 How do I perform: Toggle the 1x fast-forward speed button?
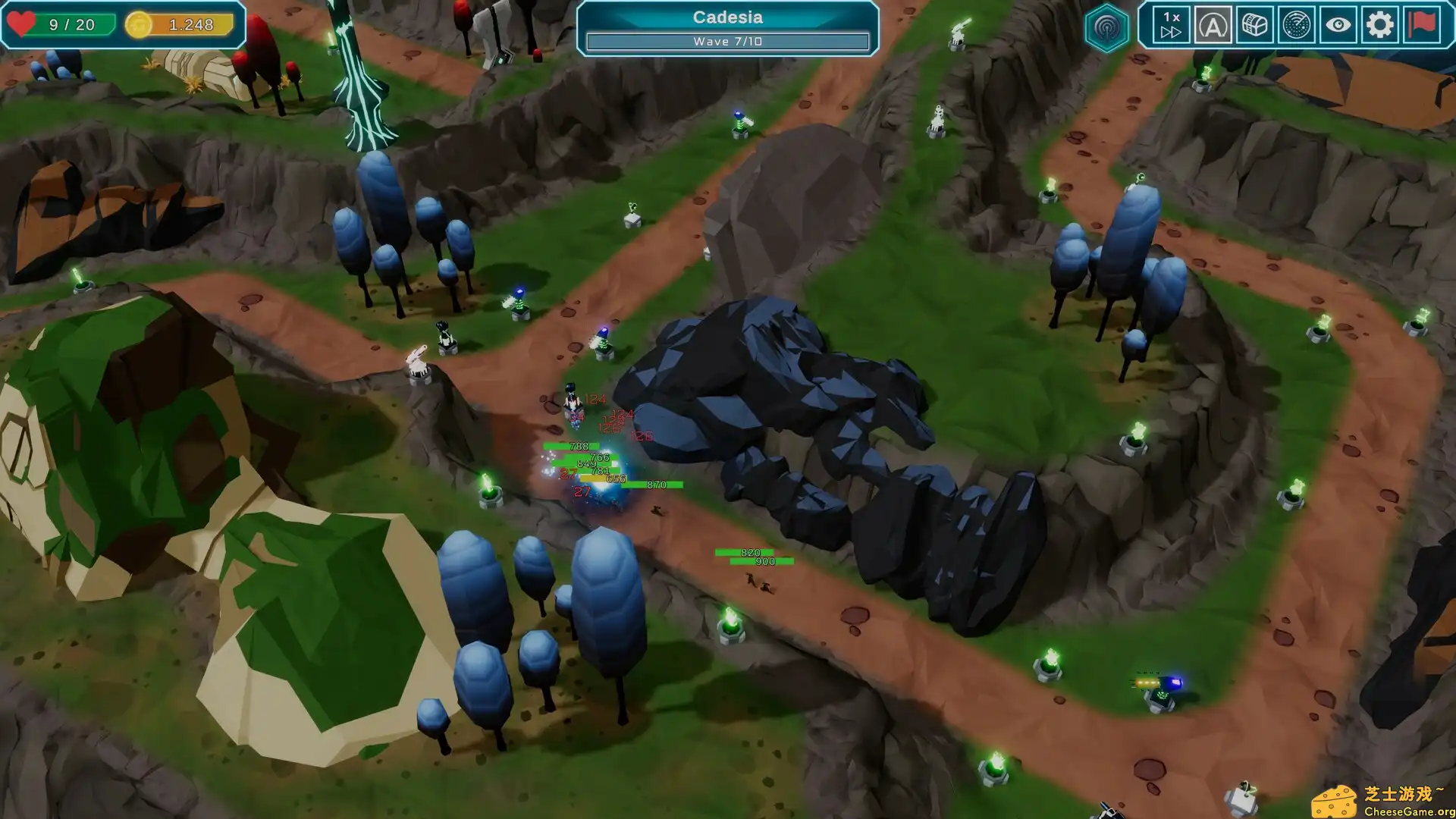pyautogui.click(x=1171, y=25)
